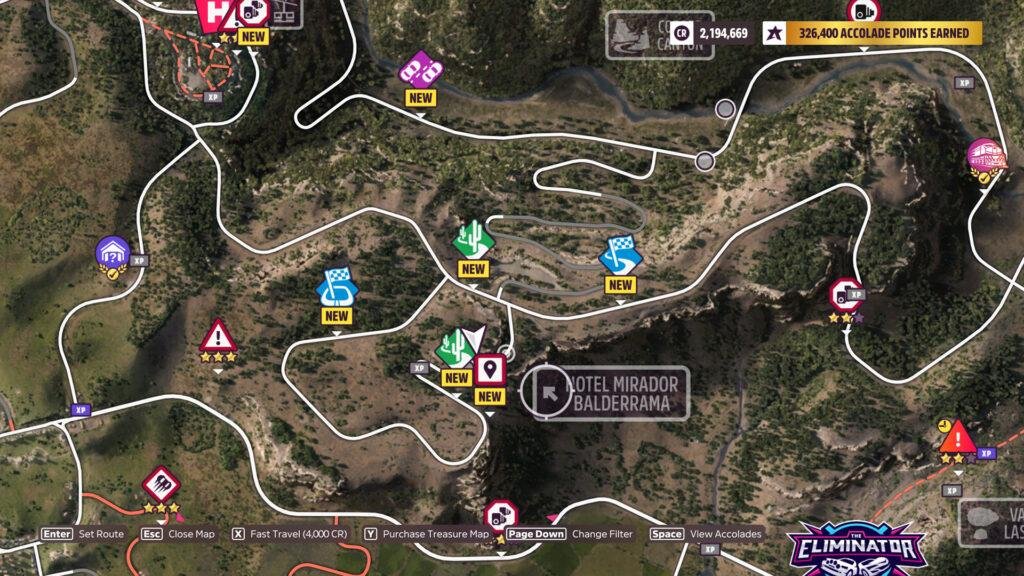
Task: Click the pink Festival H marker
Action: coord(214,14)
